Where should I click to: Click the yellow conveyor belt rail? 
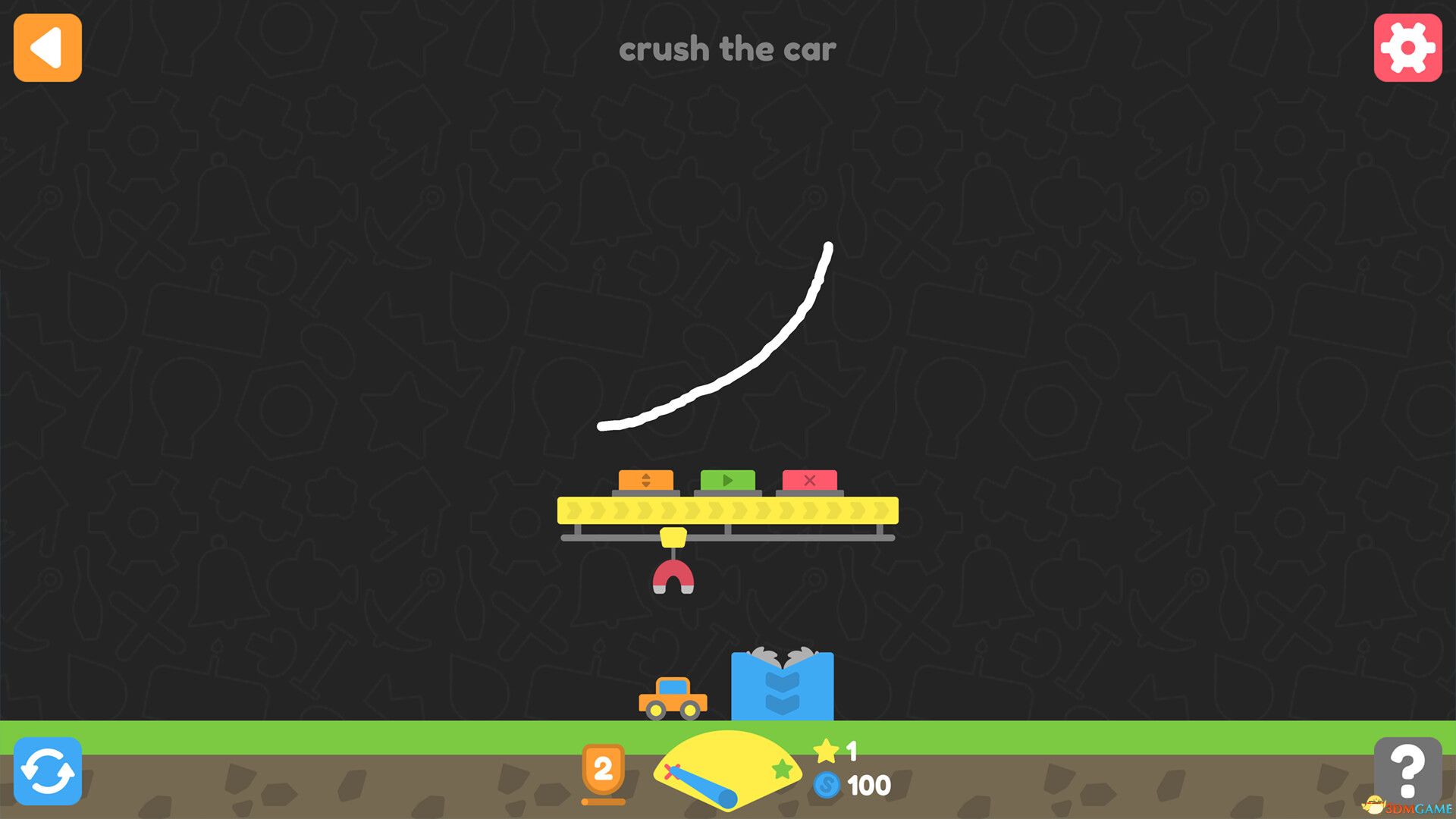(728, 510)
